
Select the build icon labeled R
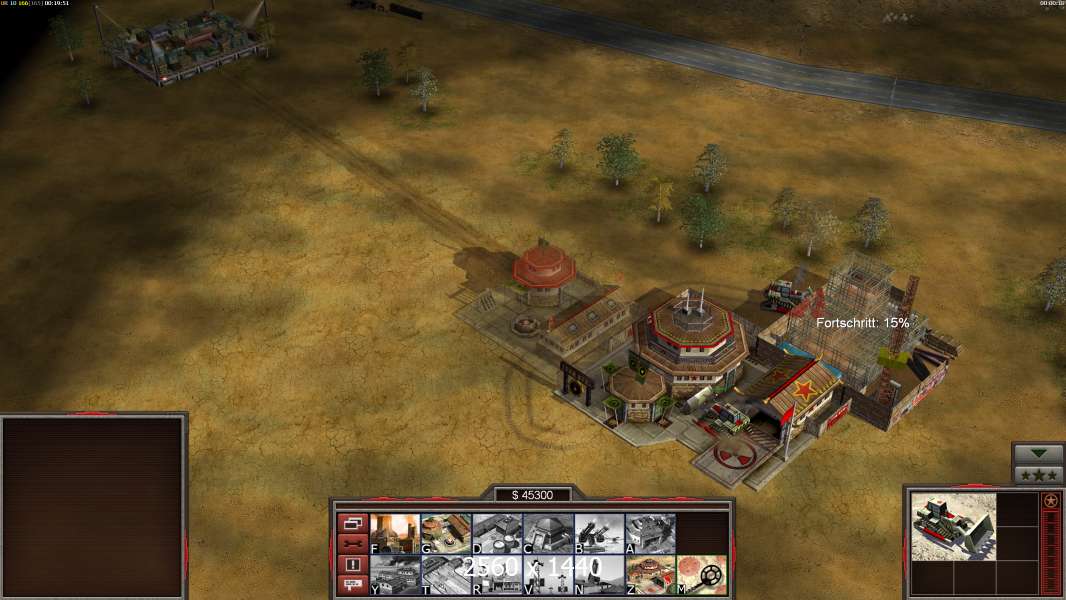coord(497,575)
